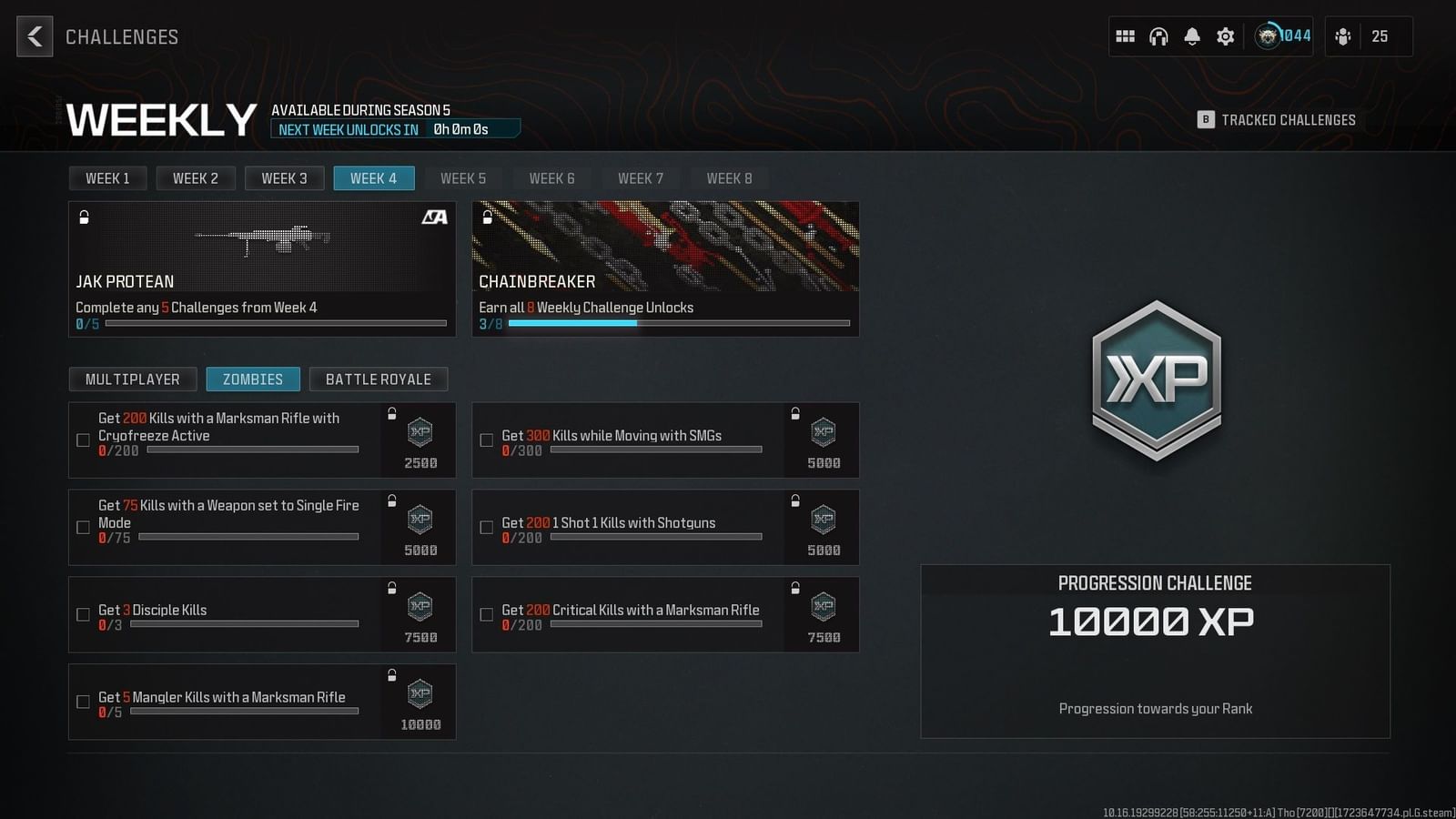Switch to Battle Royale challenges
The width and height of the screenshot is (1456, 819).
(379, 379)
